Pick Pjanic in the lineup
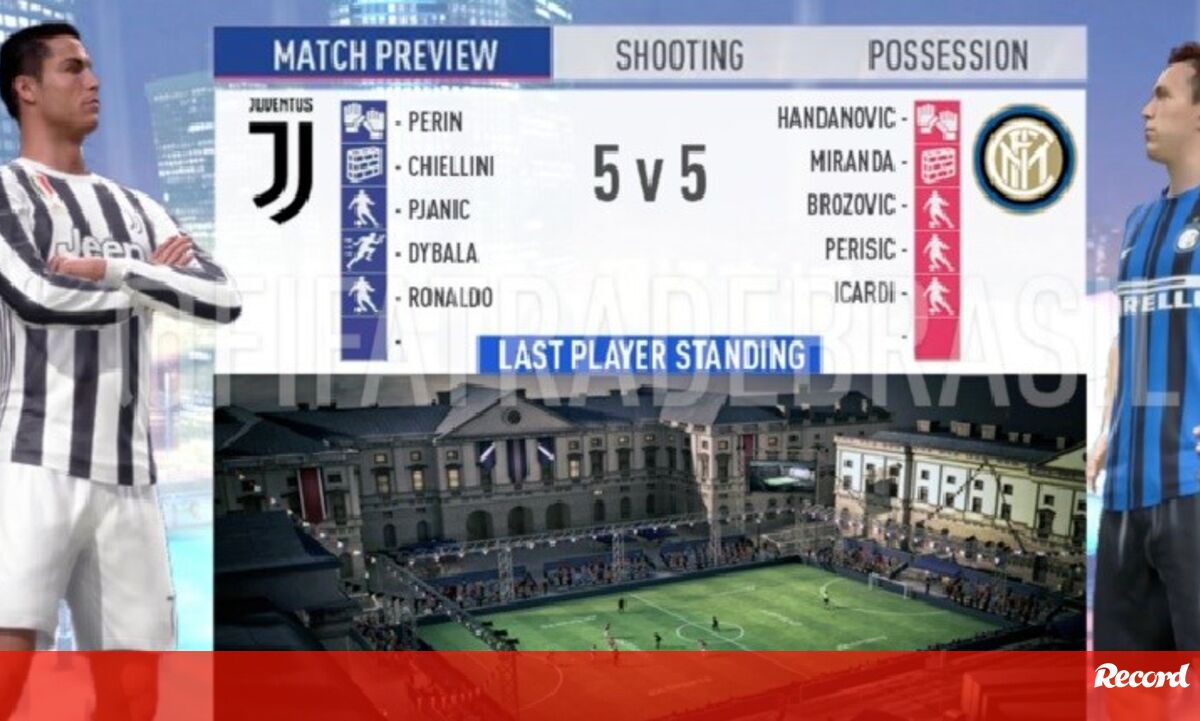Image resolution: width=1200 pixels, height=721 pixels. (x=438, y=210)
